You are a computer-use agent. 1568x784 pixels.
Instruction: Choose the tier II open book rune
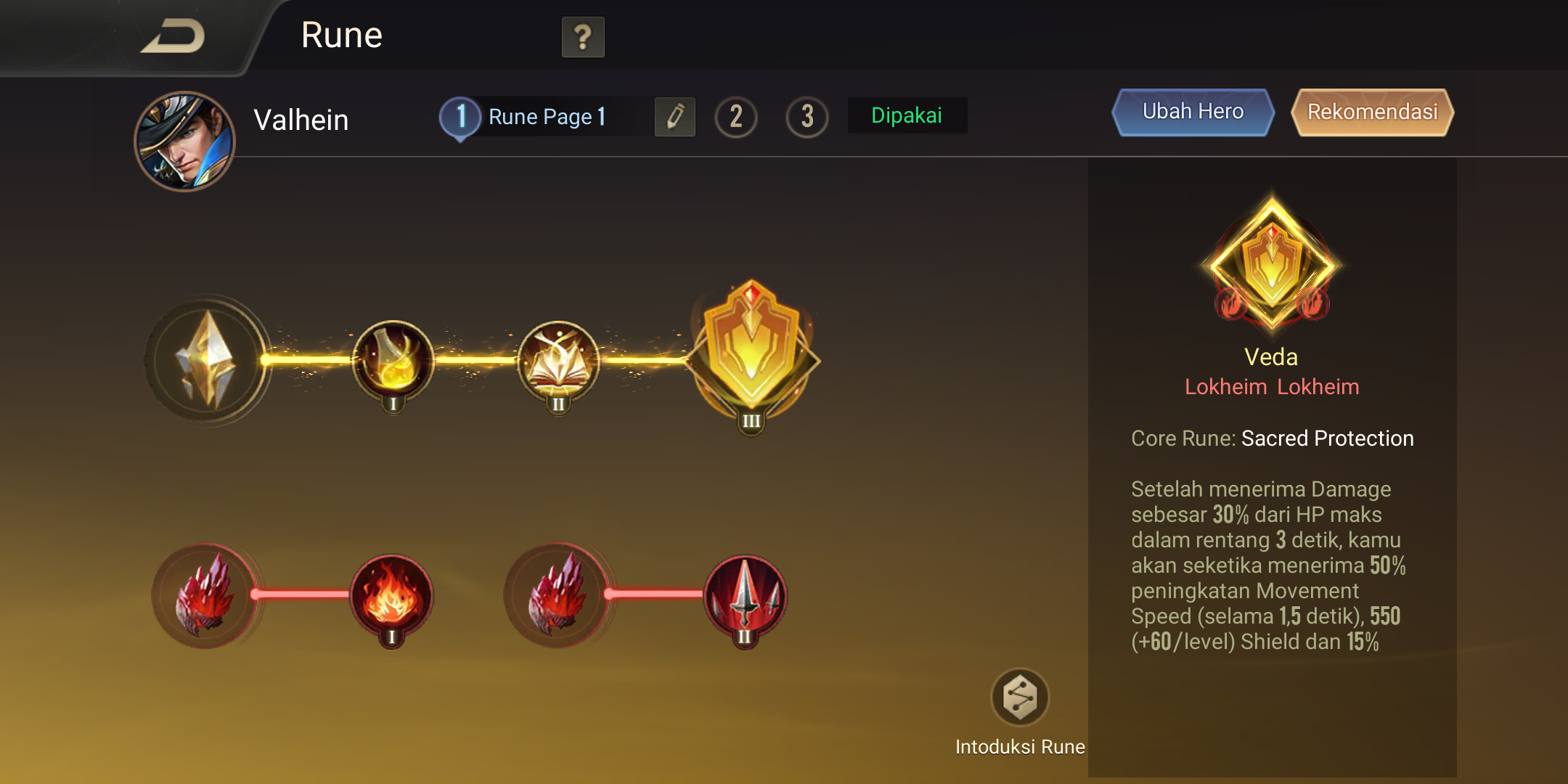(x=558, y=361)
